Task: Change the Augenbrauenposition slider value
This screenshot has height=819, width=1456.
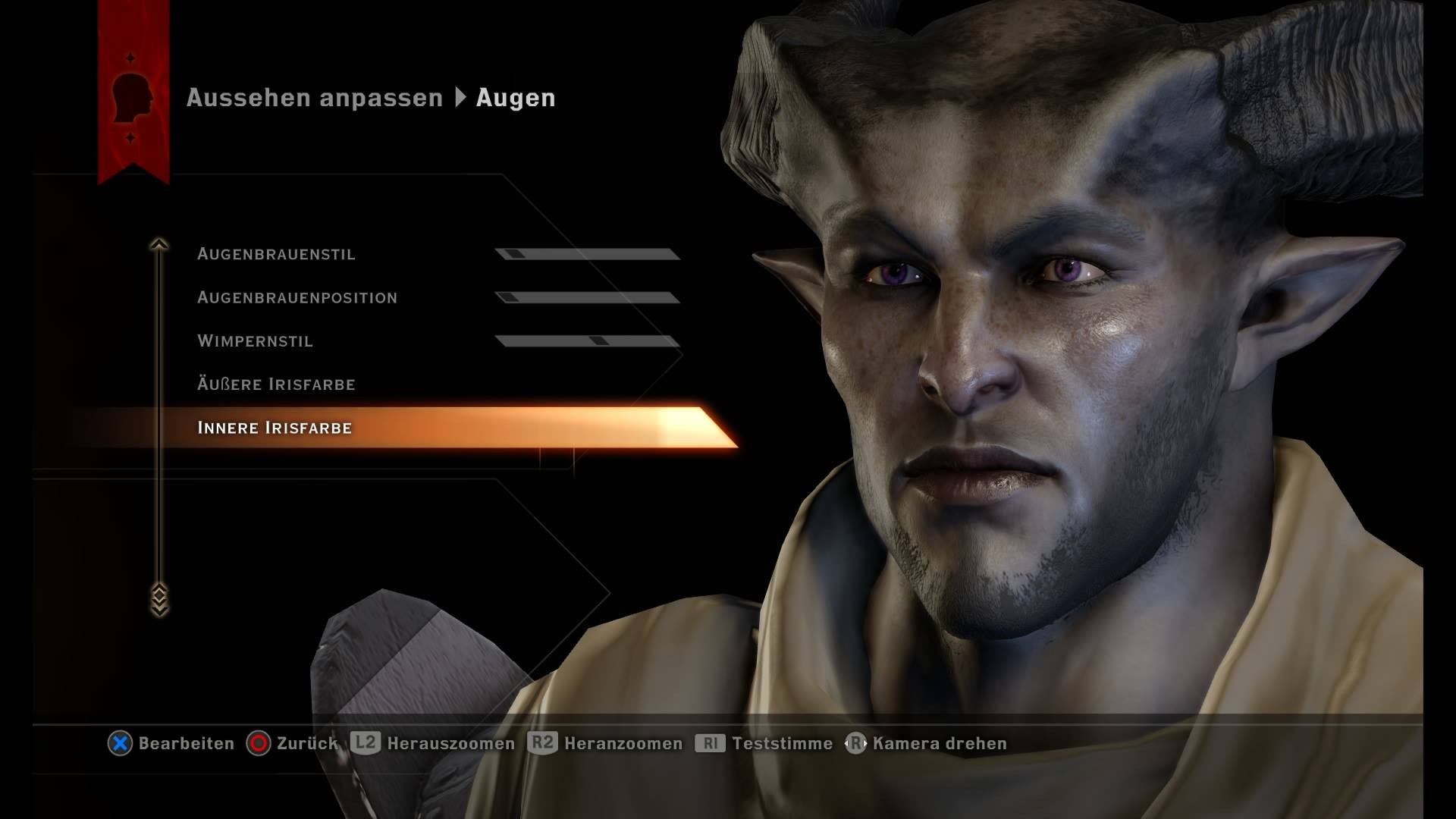Action: [587, 297]
